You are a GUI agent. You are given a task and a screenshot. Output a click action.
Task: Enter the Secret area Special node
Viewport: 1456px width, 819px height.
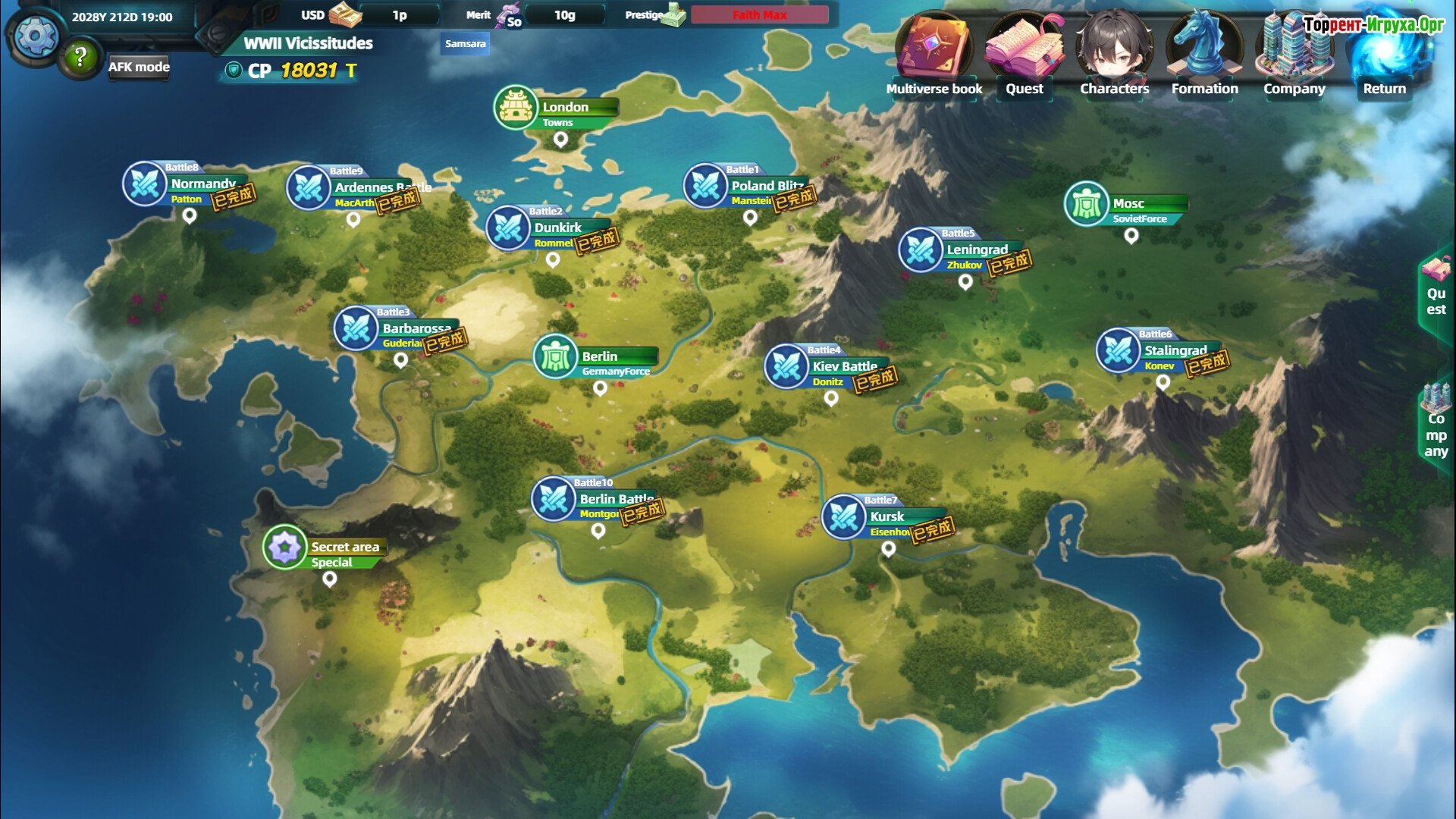tap(285, 547)
